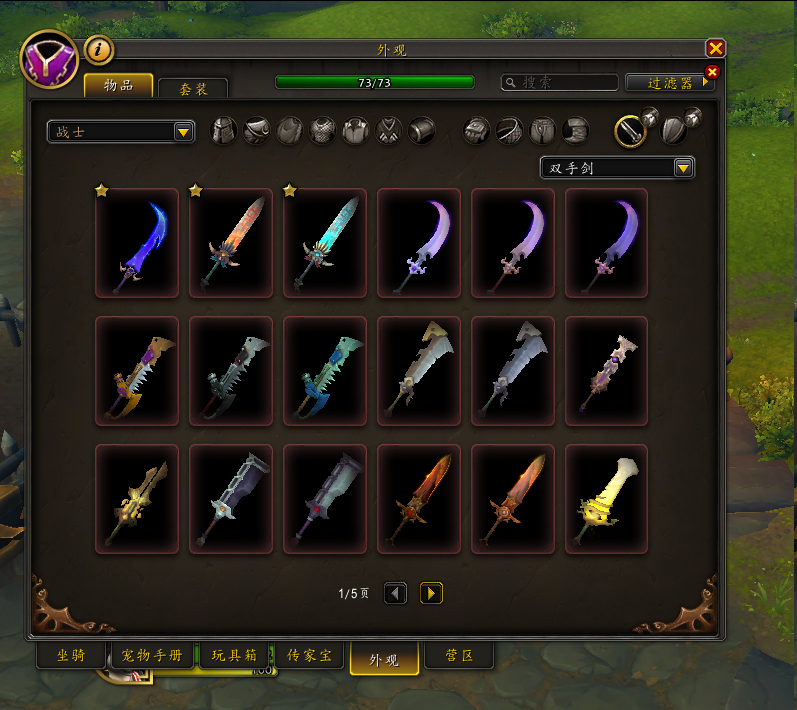Choose the helmet head slot icon
797x710 pixels.
pyautogui.click(x=223, y=131)
